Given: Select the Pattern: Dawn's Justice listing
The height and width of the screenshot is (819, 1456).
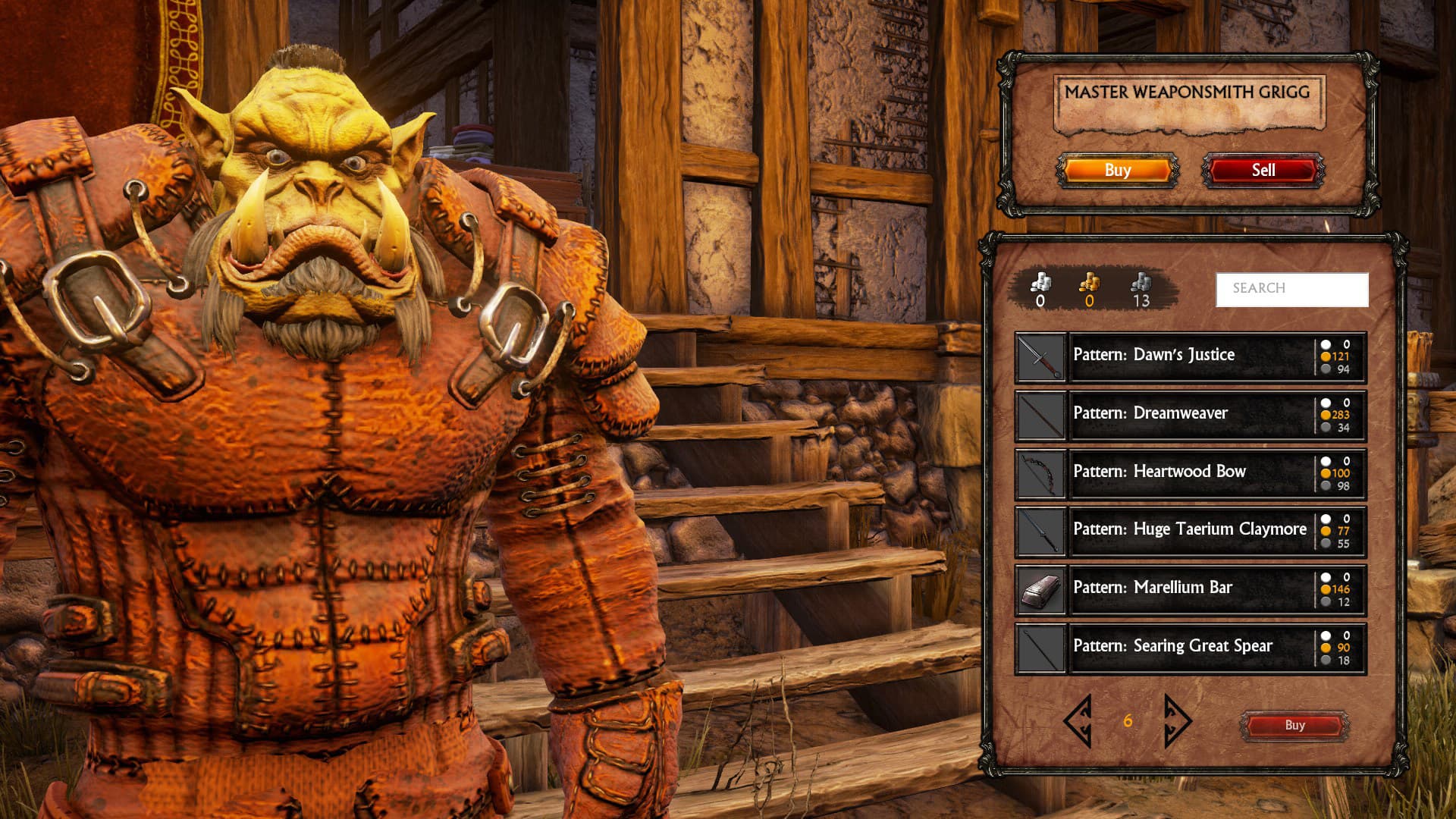Looking at the screenshot, I should click(x=1213, y=354).
